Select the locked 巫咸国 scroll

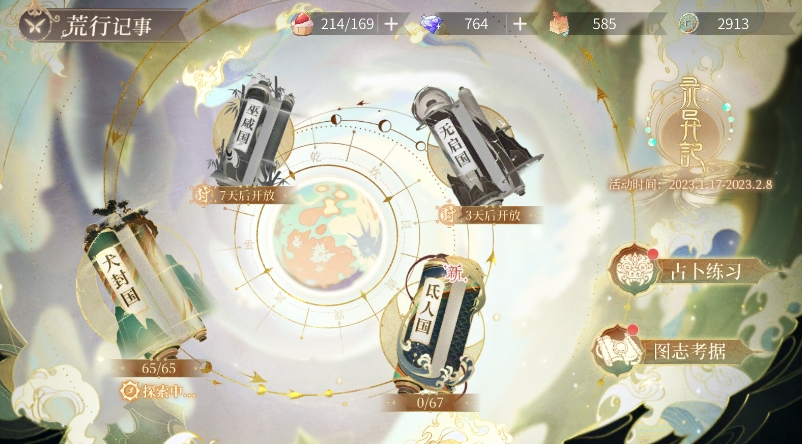pyautogui.click(x=254, y=133)
